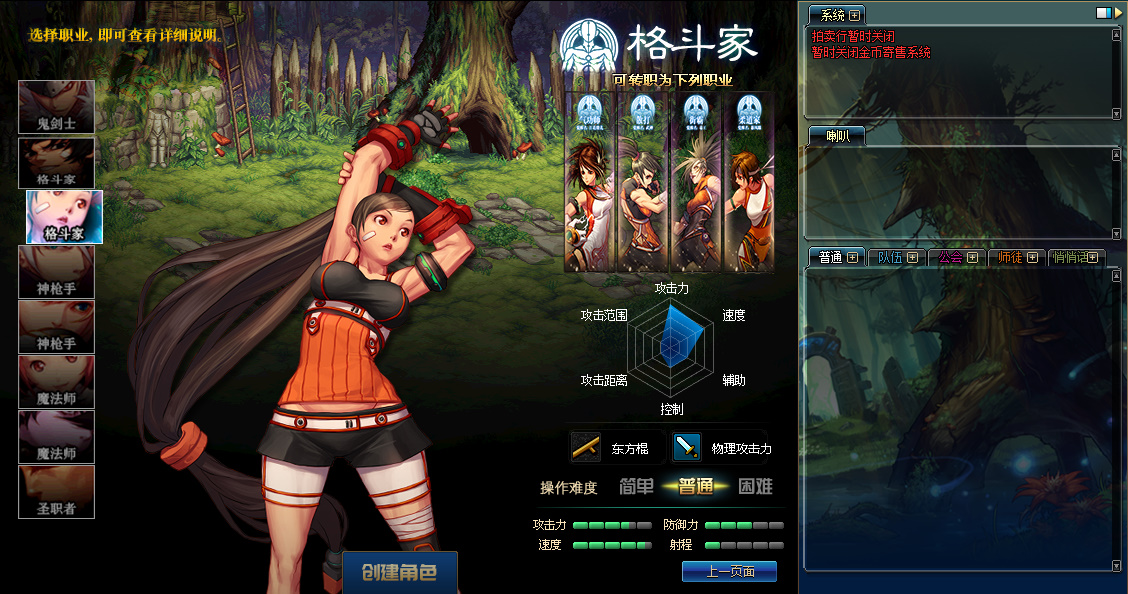The image size is (1128, 594).
Task: Toggle the chat panel layout icon
Action: tap(1103, 13)
